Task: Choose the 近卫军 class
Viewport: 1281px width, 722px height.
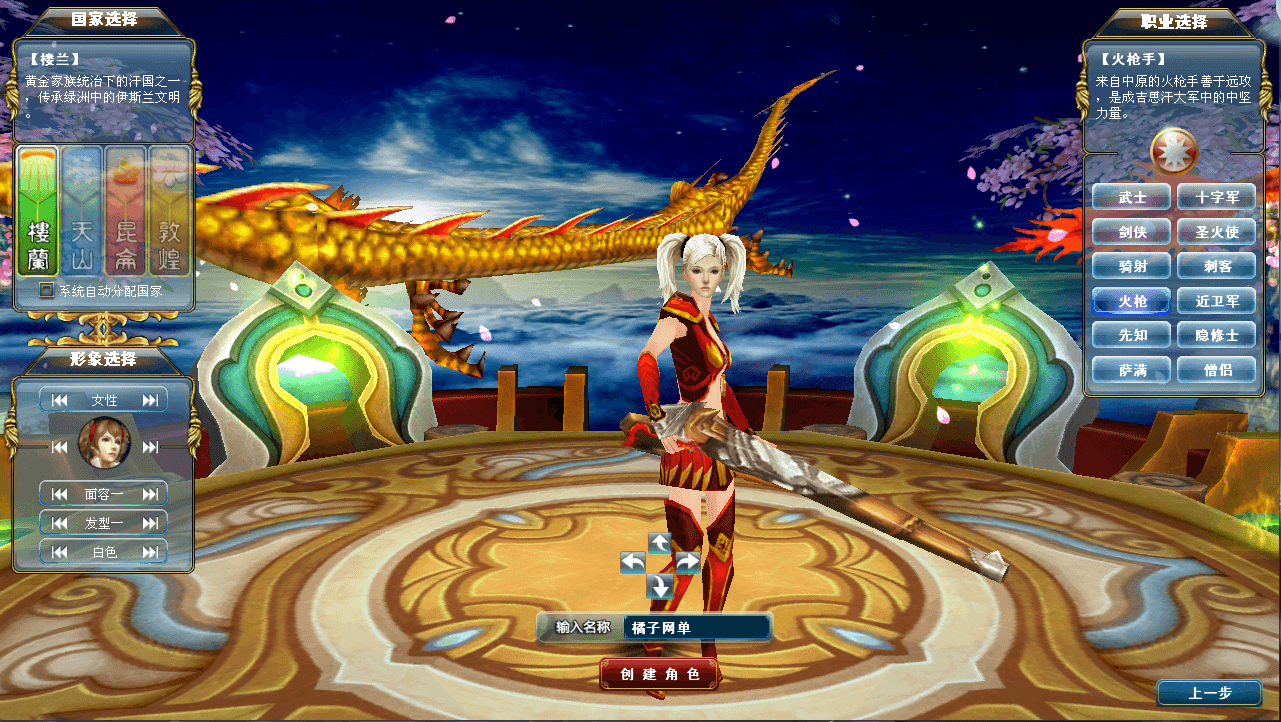Action: (x=1217, y=301)
